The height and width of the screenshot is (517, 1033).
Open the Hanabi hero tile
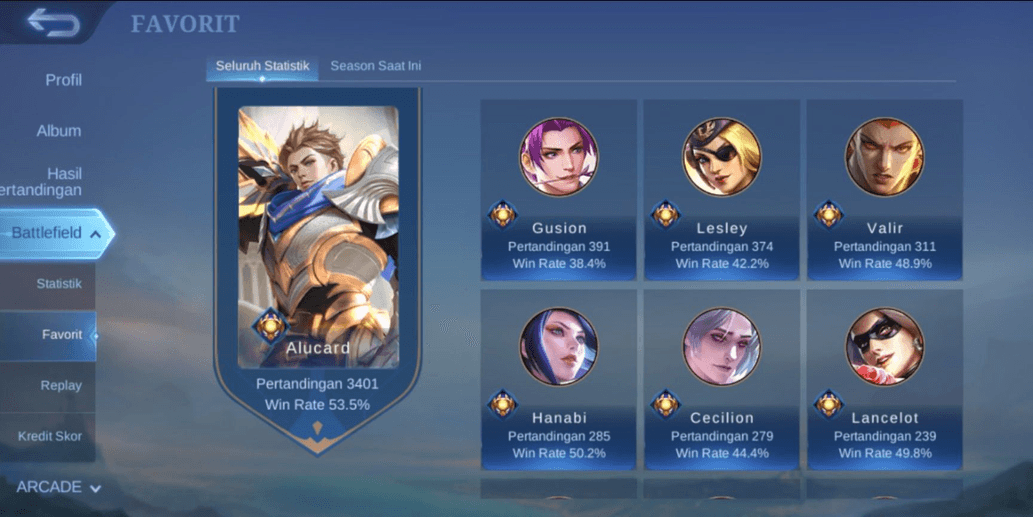pyautogui.click(x=558, y=380)
